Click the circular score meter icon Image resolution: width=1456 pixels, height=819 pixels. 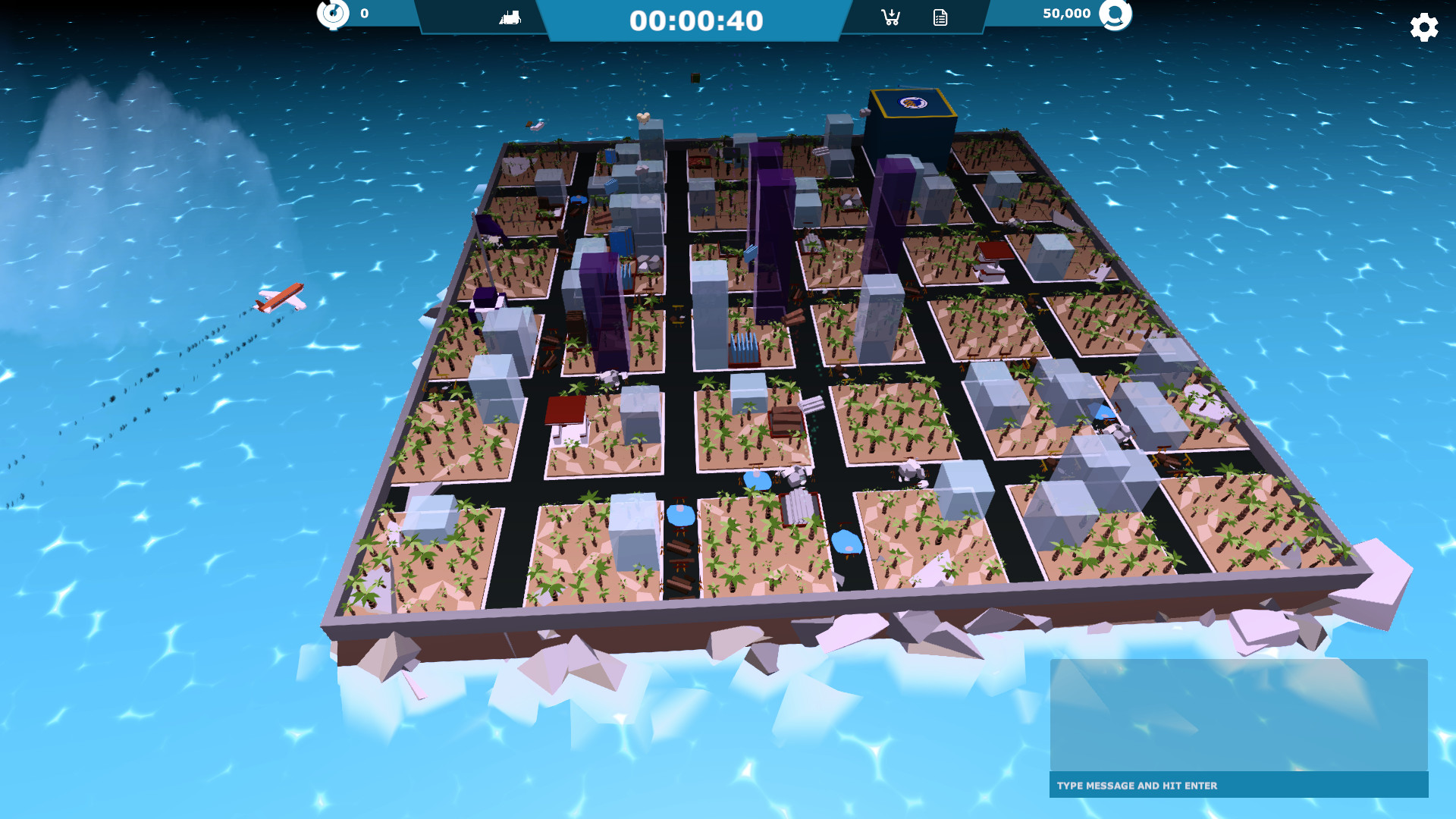pos(331,12)
